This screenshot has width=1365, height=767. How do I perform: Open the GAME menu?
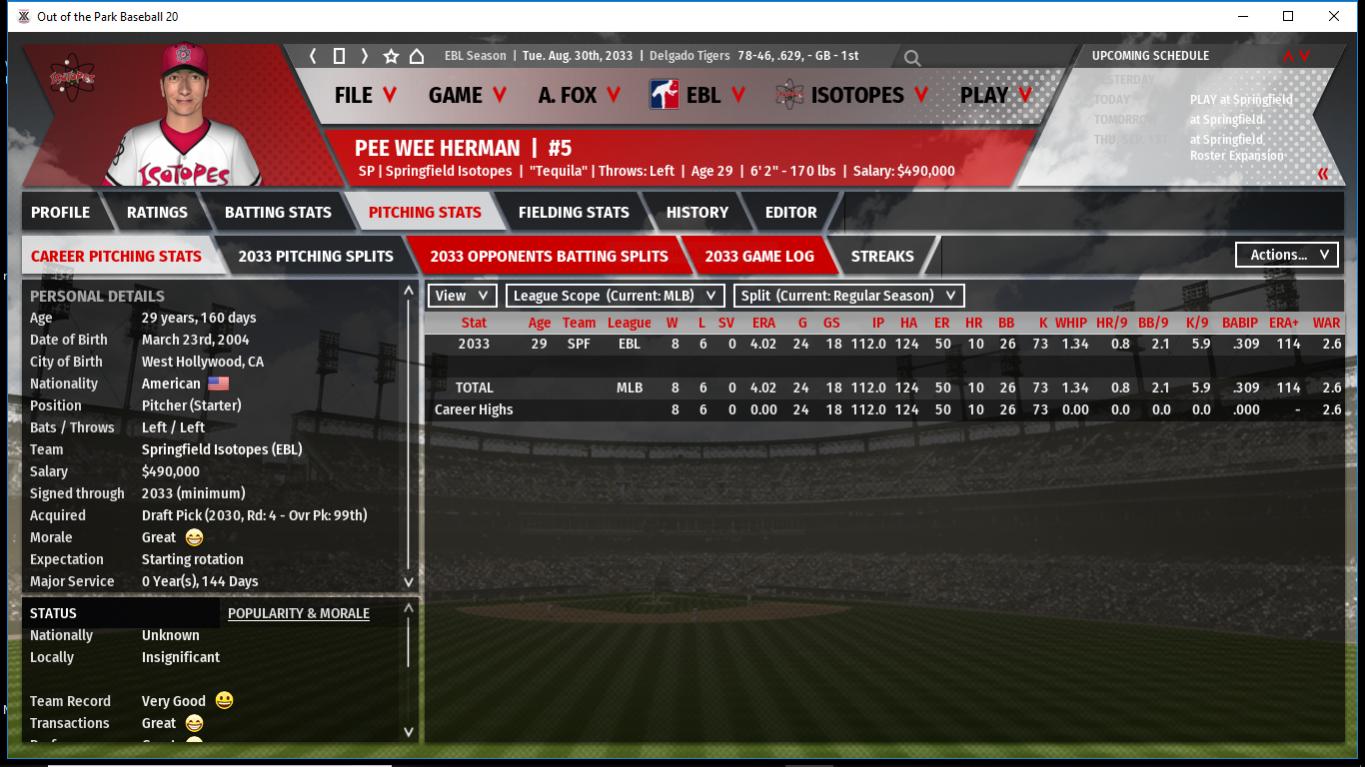pyautogui.click(x=467, y=95)
